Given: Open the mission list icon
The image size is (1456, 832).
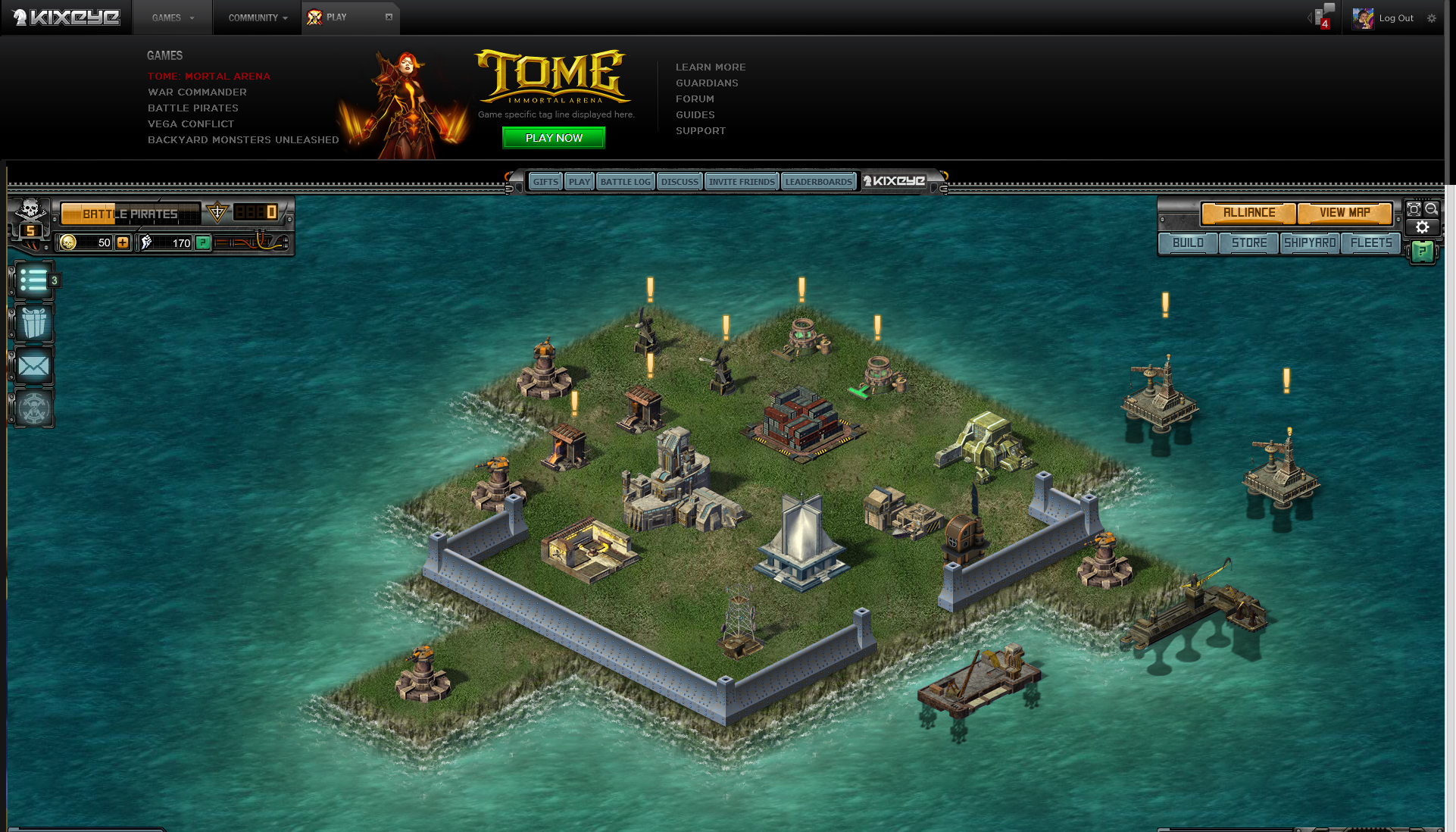Looking at the screenshot, I should [x=33, y=281].
